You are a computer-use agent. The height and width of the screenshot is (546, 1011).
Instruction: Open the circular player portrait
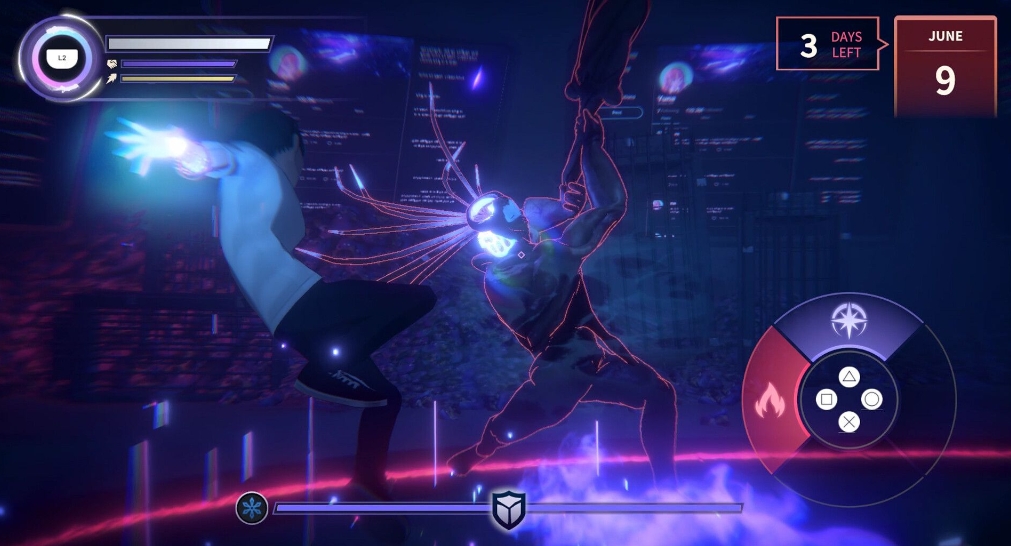point(61,58)
